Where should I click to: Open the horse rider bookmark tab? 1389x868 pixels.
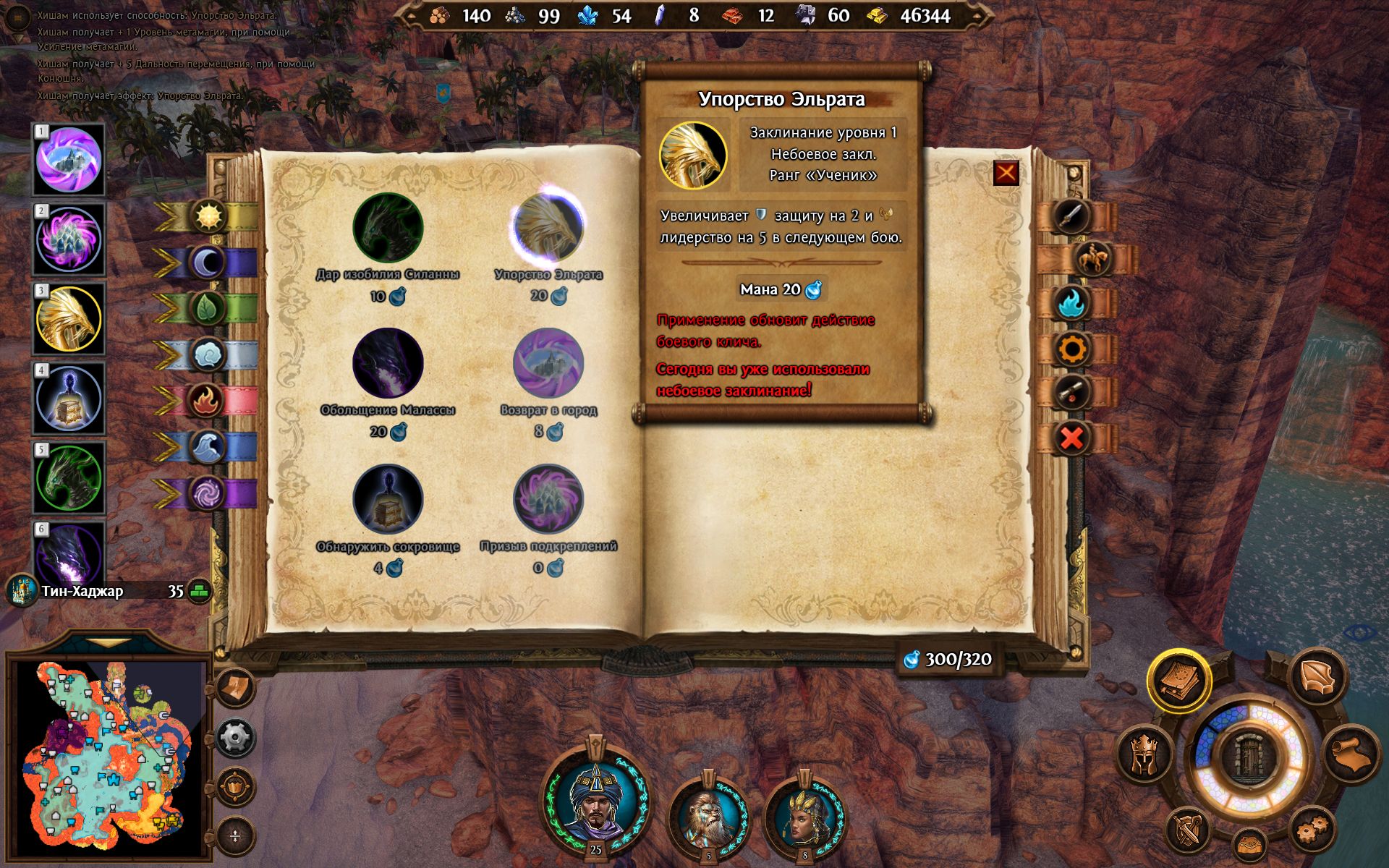tap(1092, 259)
